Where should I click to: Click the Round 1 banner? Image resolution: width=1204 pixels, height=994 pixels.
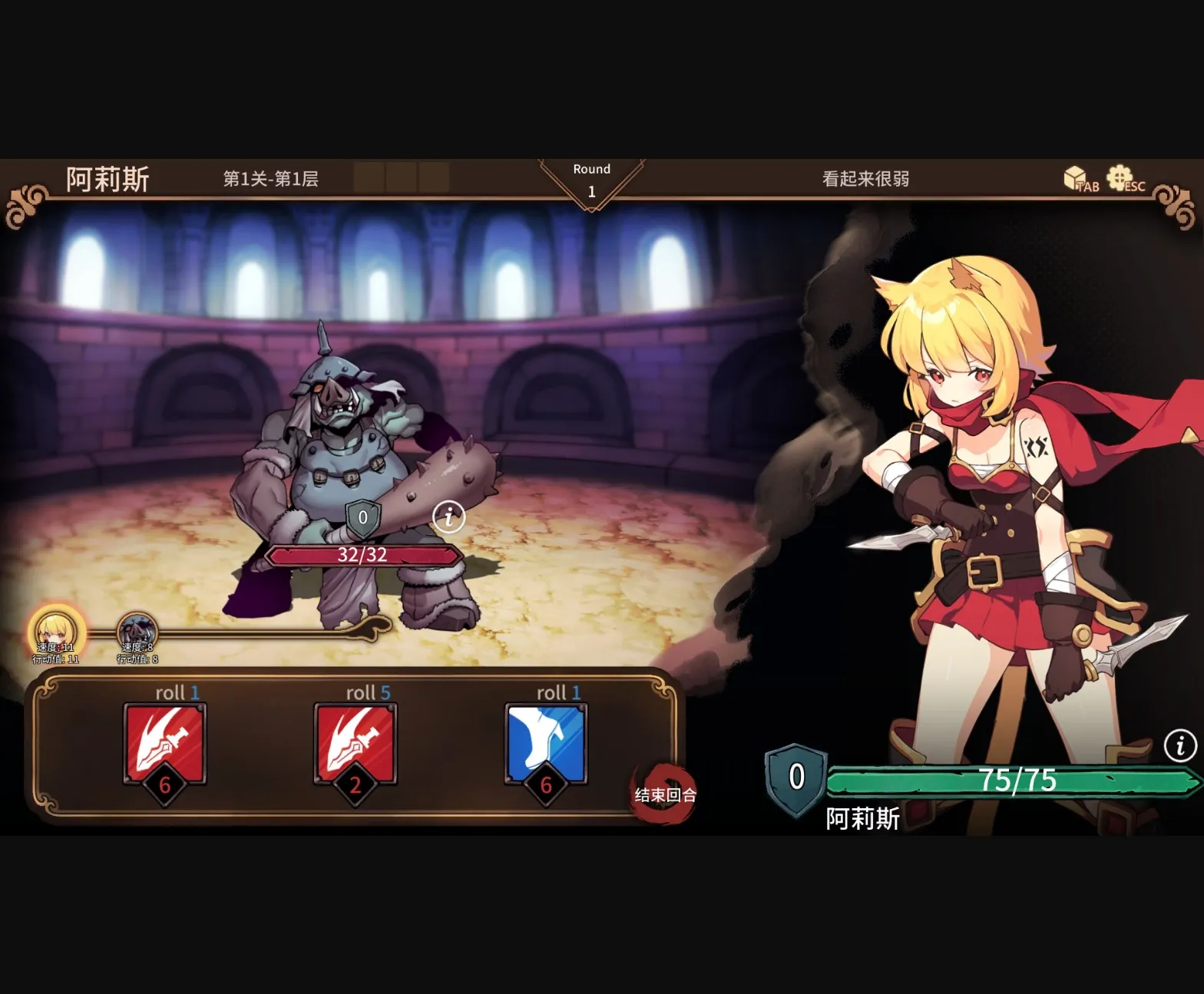pyautogui.click(x=591, y=180)
